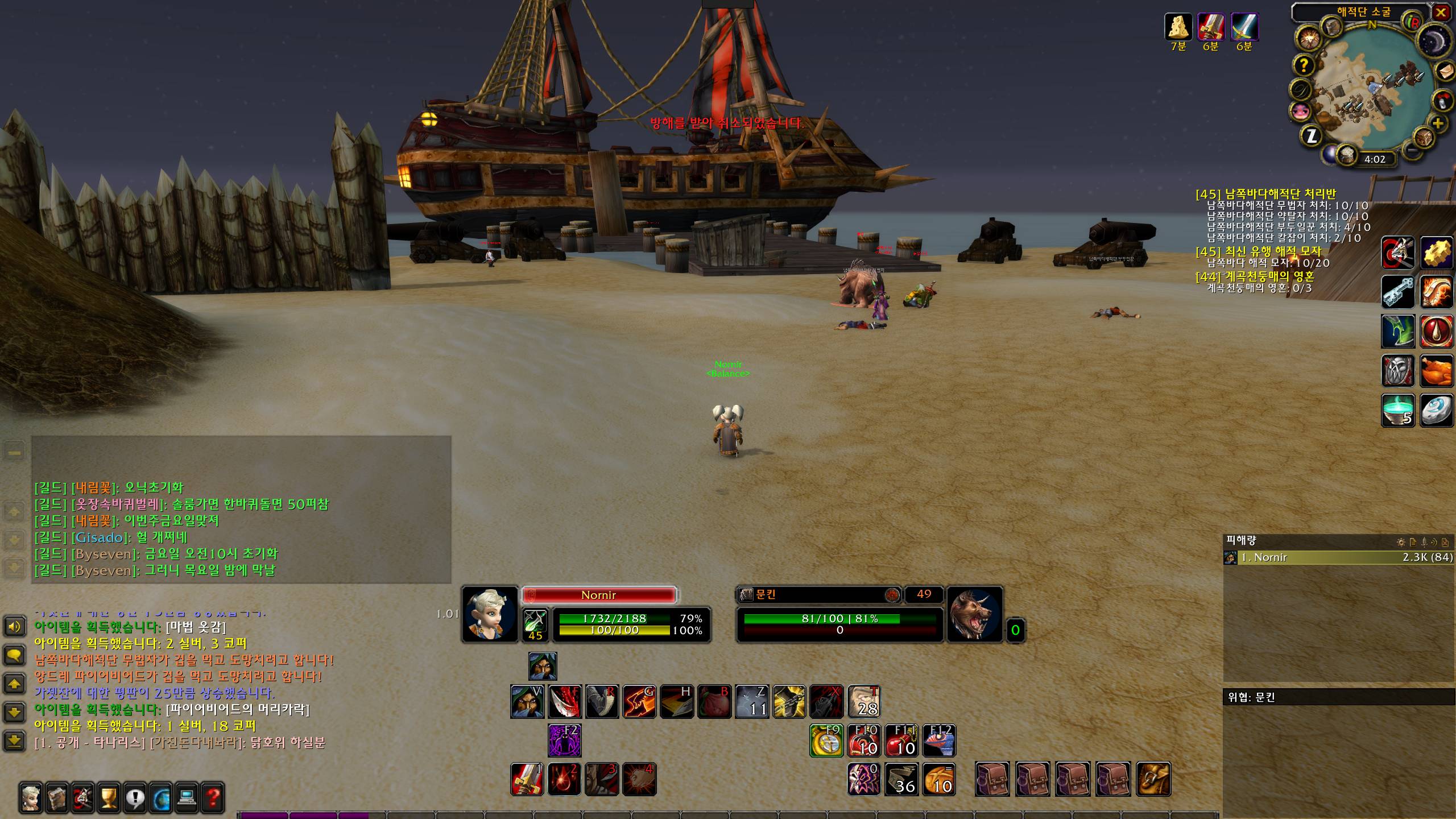Click the yellow question mark minimap button
Viewport: 1456px width, 819px height.
1304,65
